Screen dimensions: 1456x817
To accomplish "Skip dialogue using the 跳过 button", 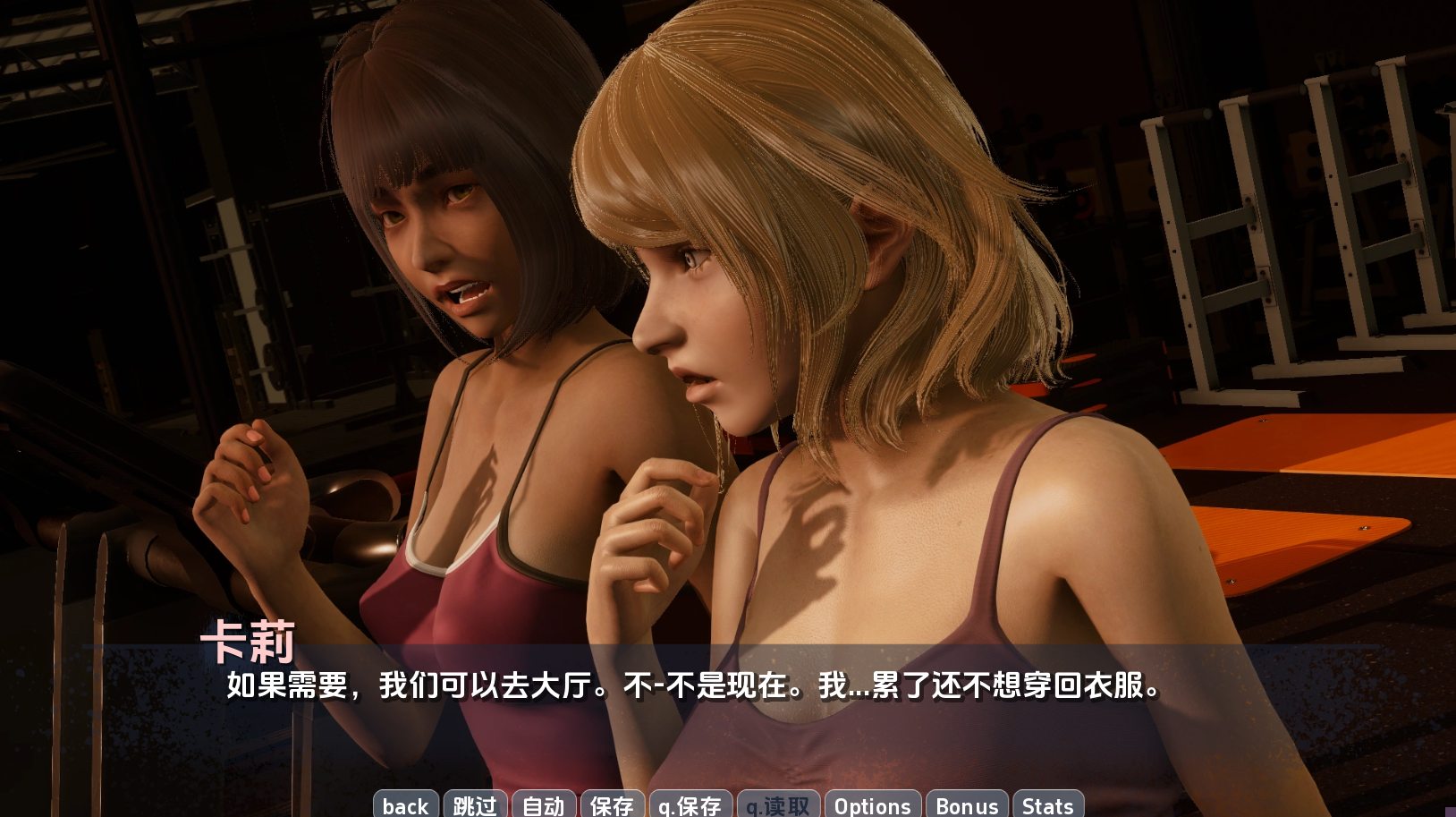I will (x=475, y=806).
